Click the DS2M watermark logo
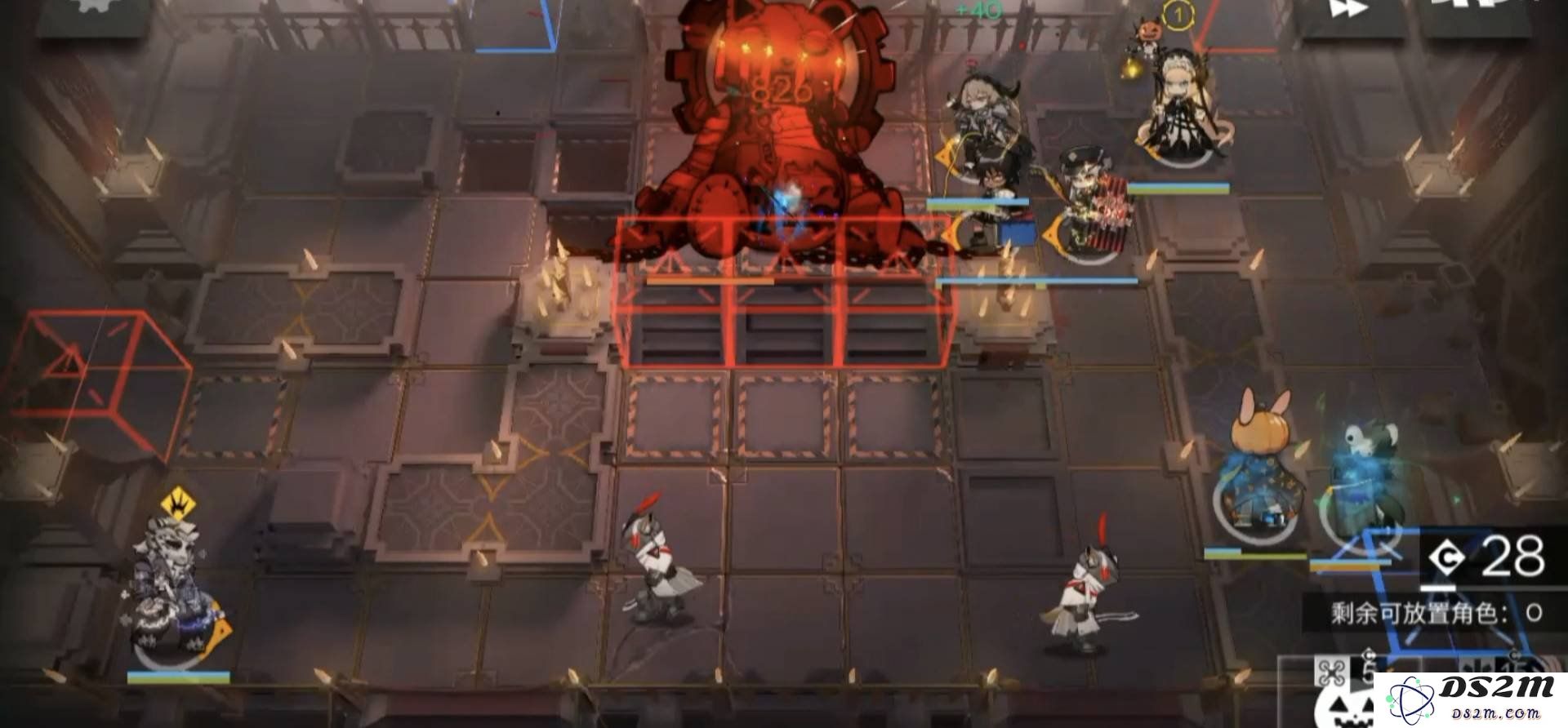 pos(1470,700)
